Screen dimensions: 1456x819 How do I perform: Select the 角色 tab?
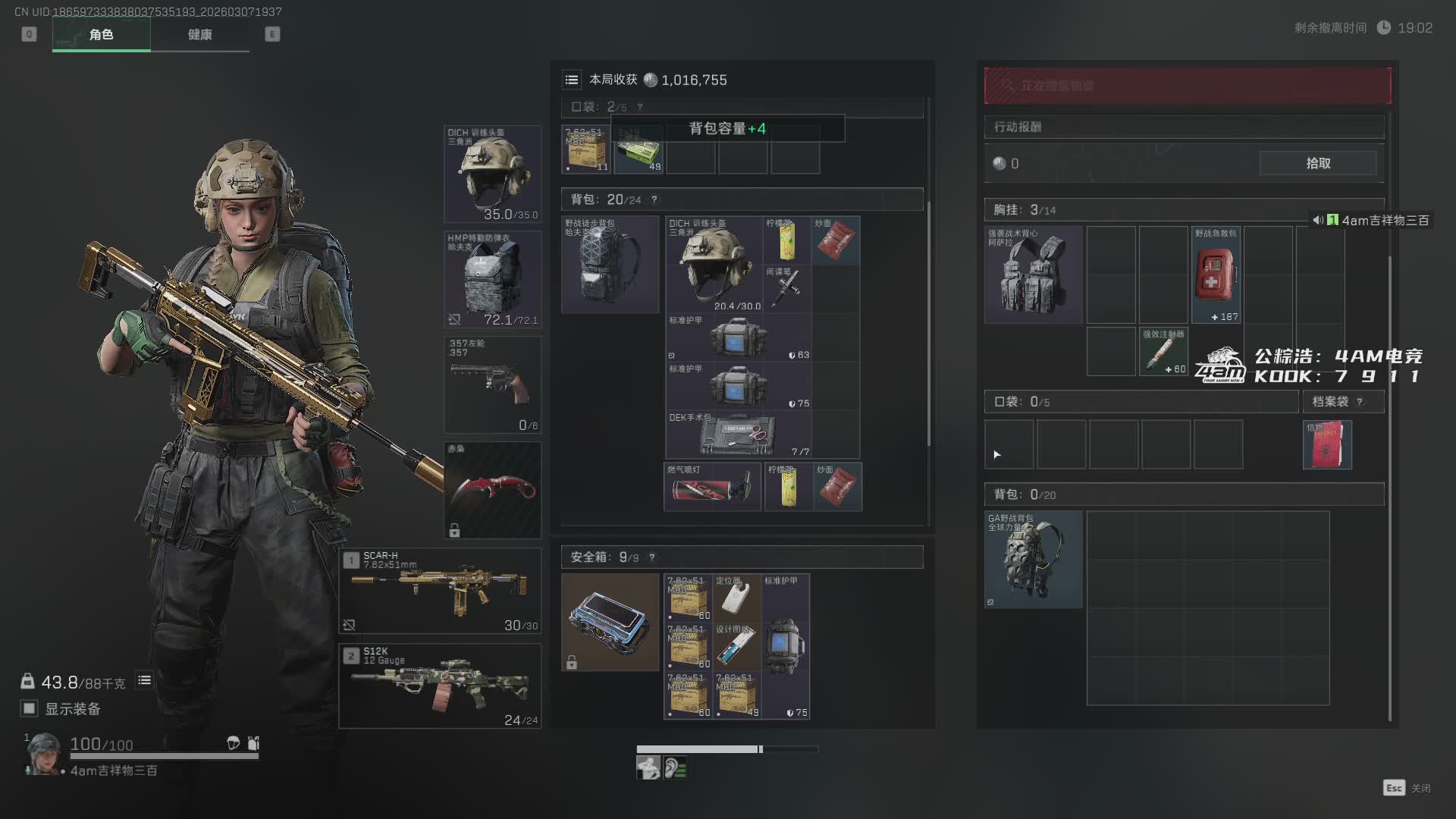[x=102, y=34]
